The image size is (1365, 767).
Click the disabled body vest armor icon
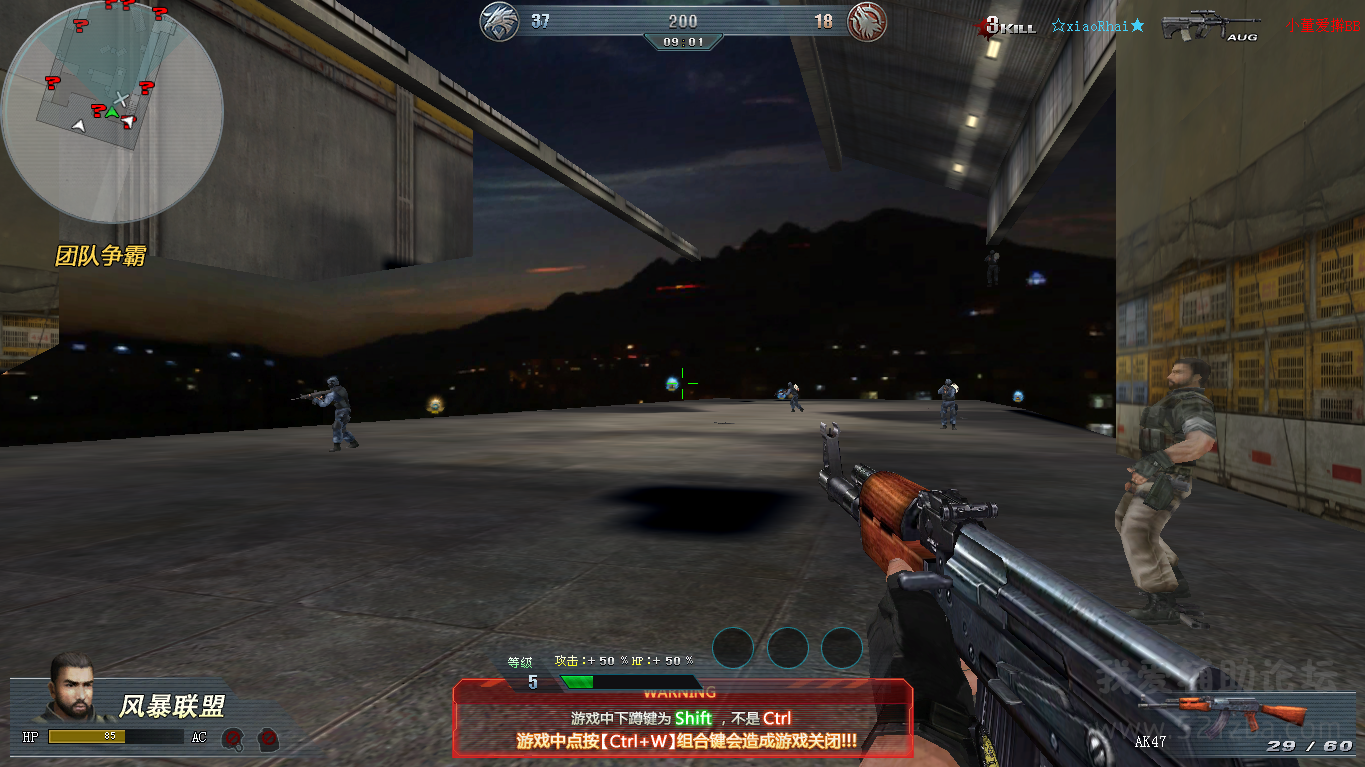click(x=267, y=739)
